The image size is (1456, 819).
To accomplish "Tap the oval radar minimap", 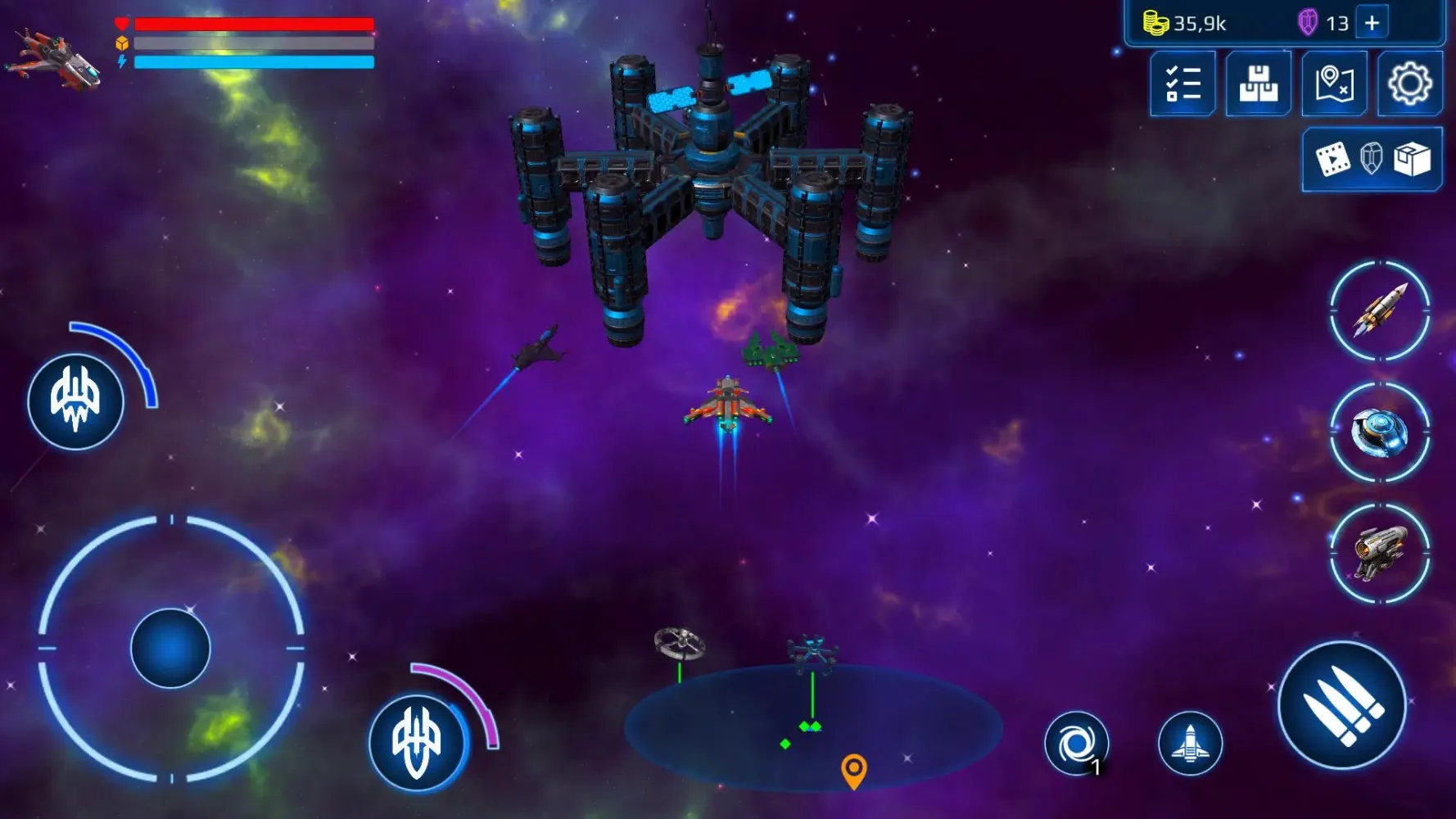I will pyautogui.click(x=812, y=729).
